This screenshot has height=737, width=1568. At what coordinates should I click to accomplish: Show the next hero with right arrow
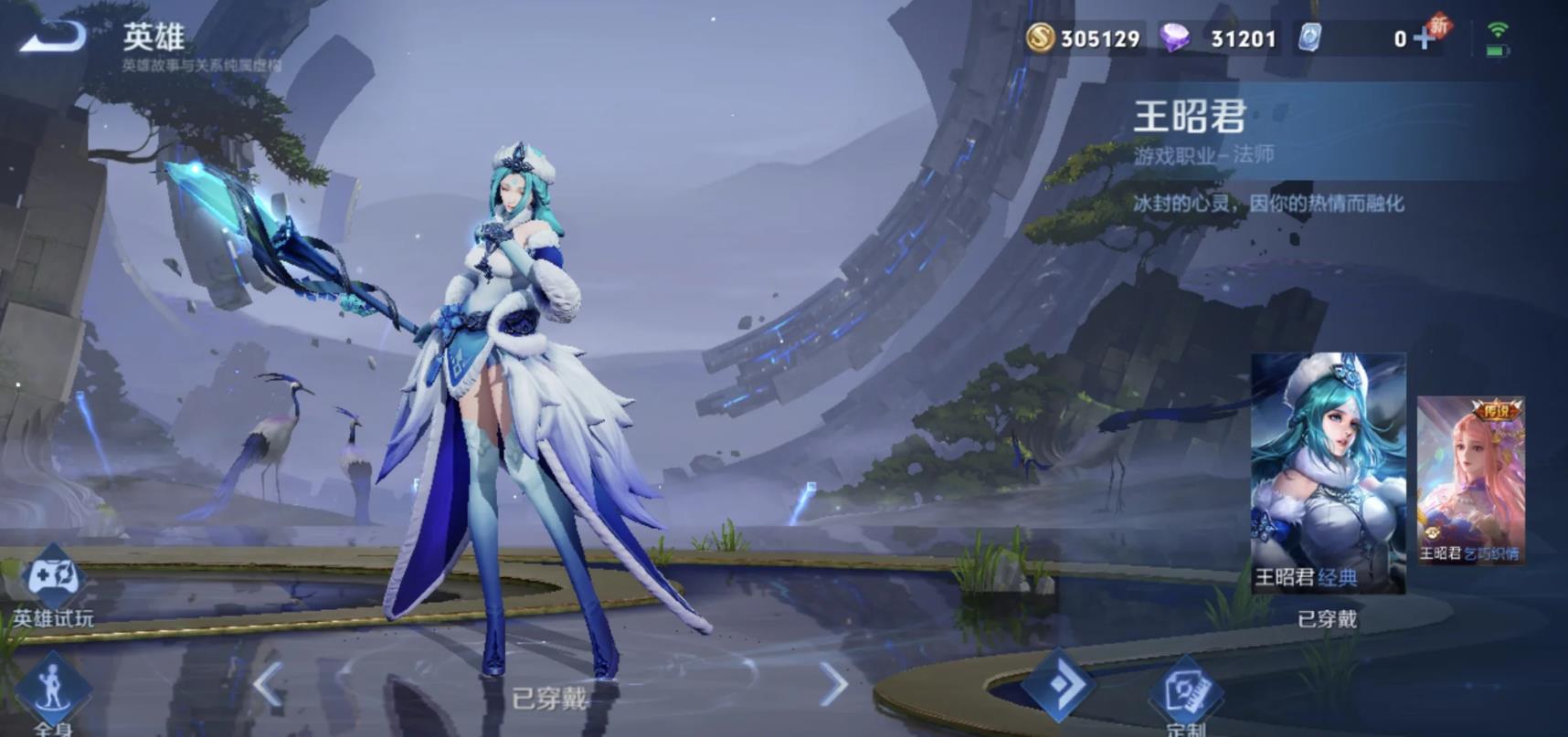pos(832,684)
